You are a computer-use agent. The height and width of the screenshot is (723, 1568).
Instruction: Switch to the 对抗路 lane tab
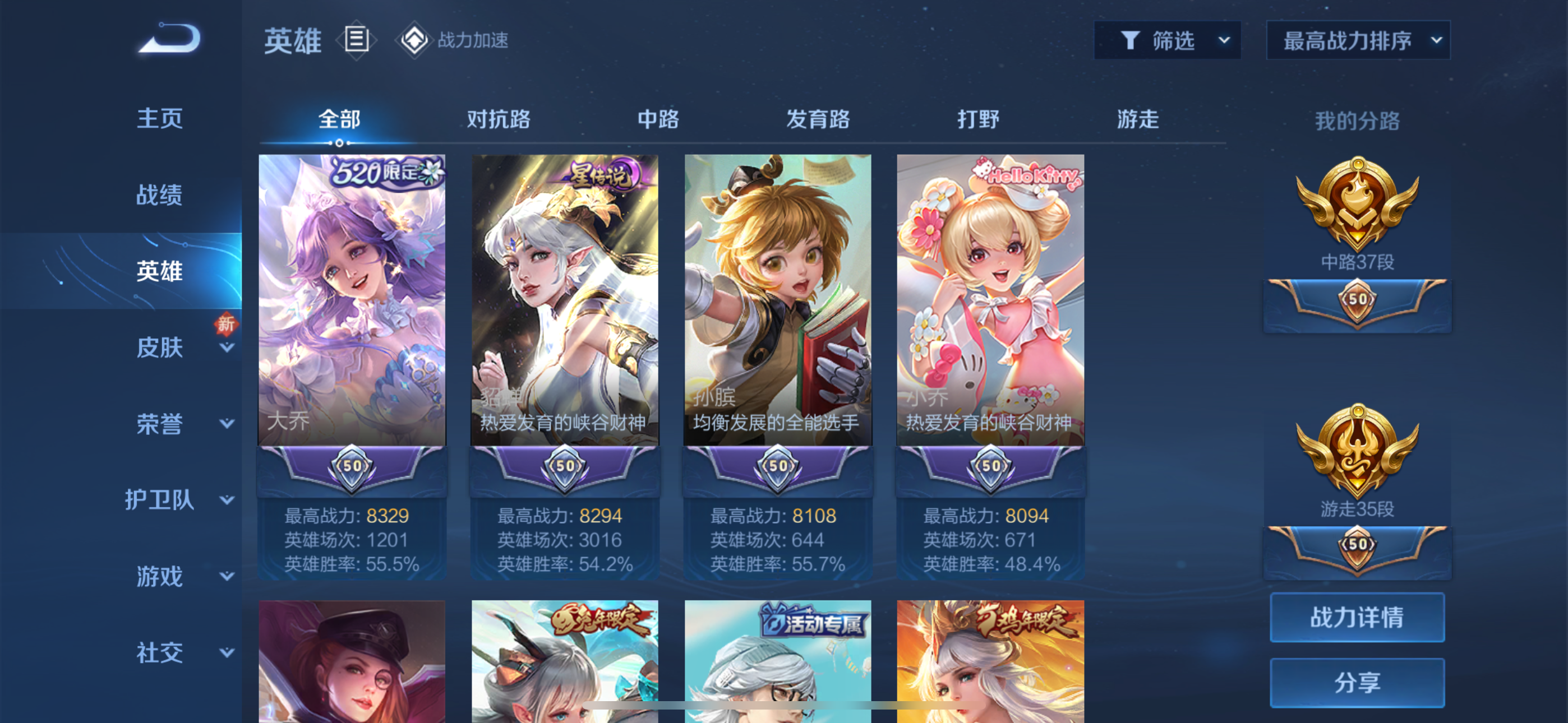pos(499,119)
